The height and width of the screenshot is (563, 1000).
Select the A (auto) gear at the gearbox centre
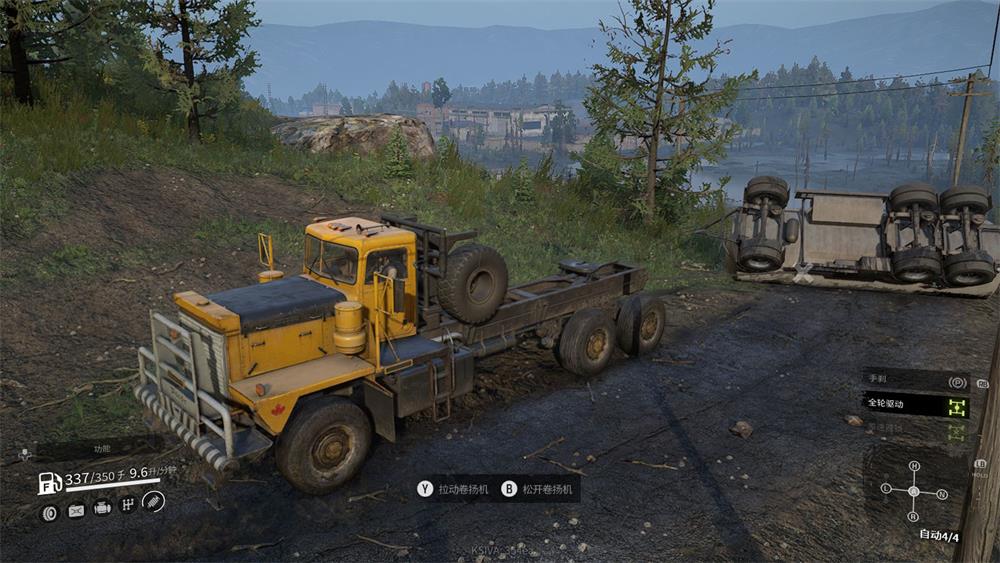coord(913,491)
